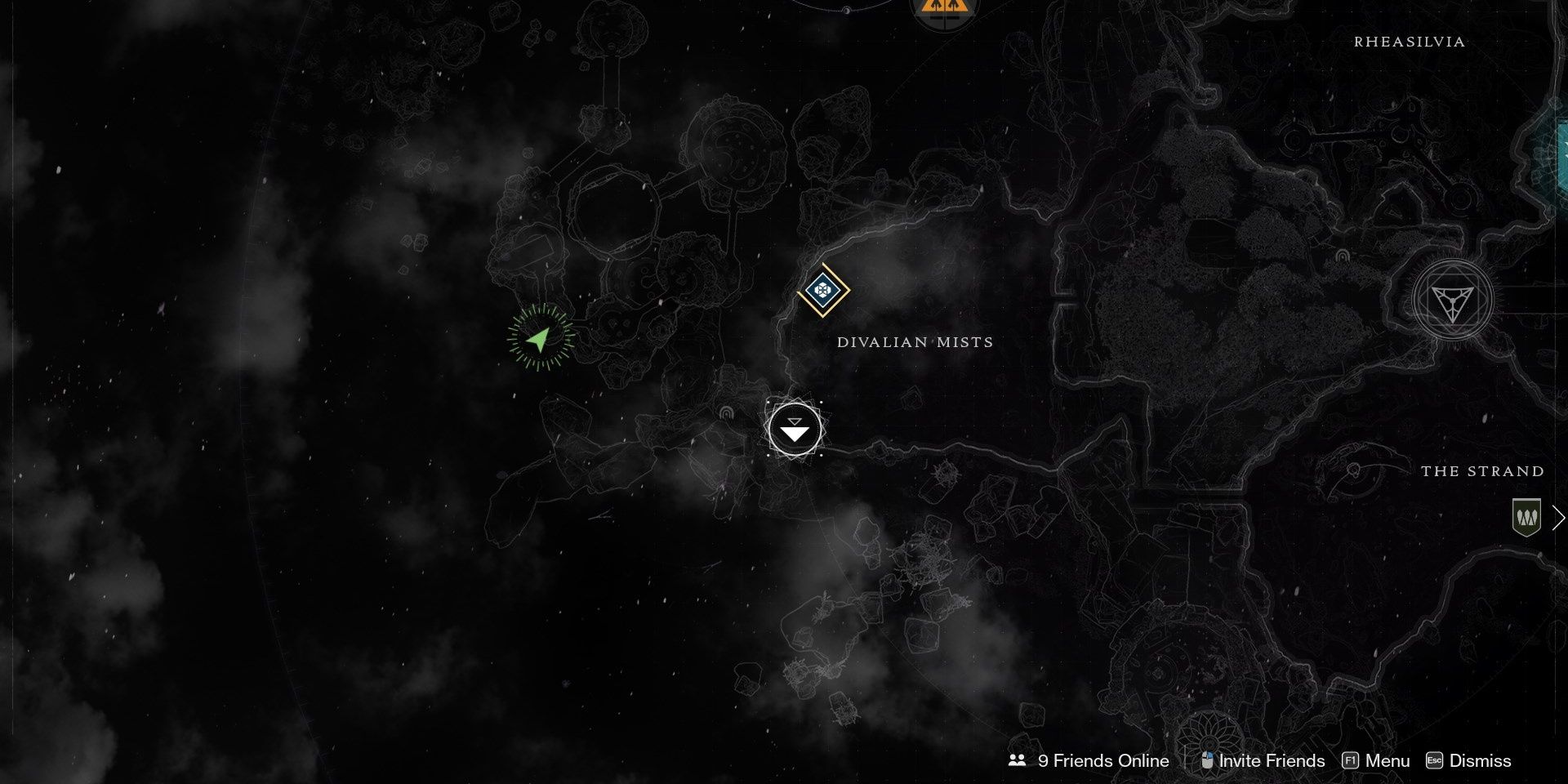Select the orange event marker at the top
This screenshot has width=1568, height=784.
(x=943, y=10)
